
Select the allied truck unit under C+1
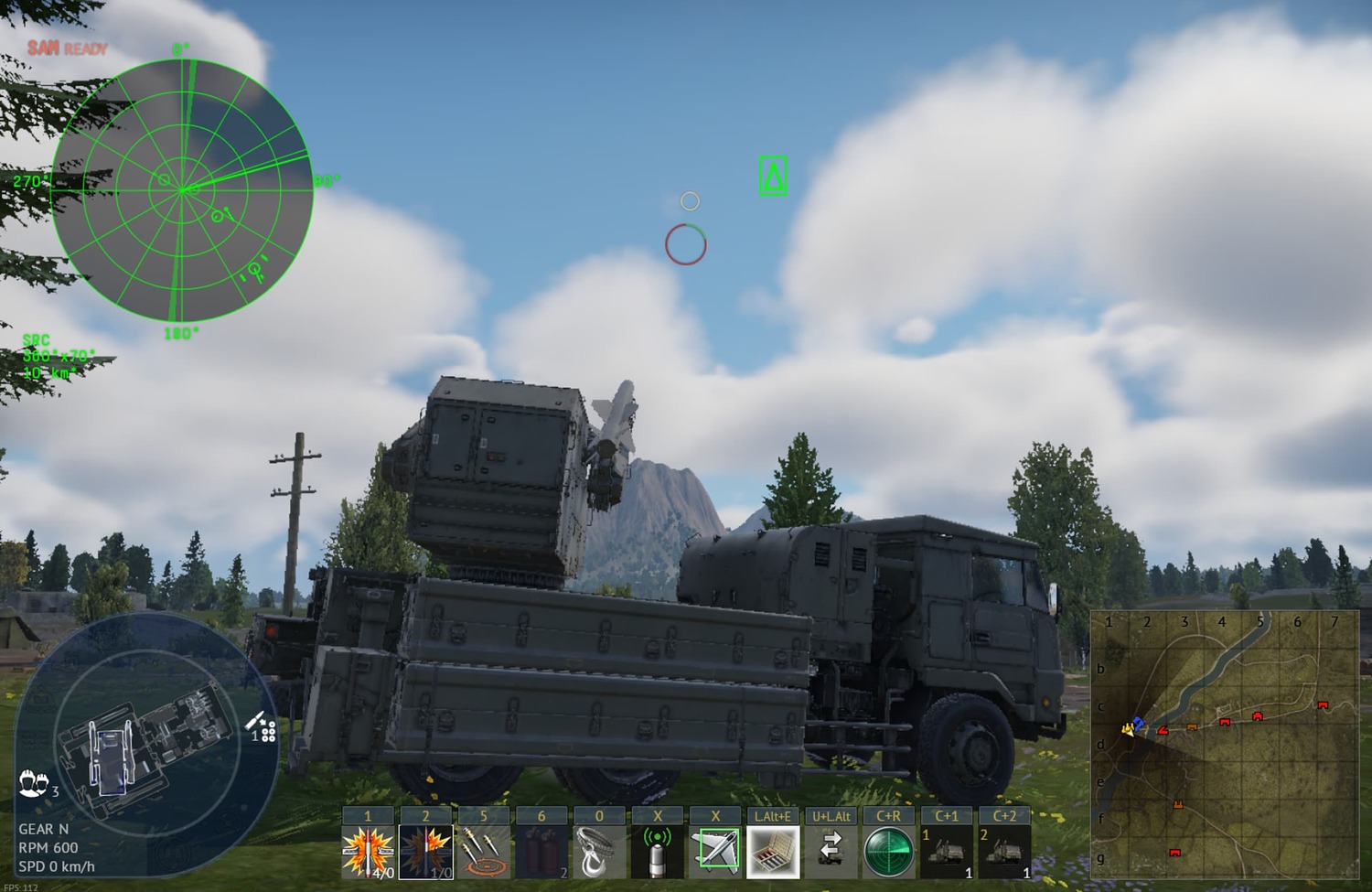pyautogui.click(x=947, y=851)
